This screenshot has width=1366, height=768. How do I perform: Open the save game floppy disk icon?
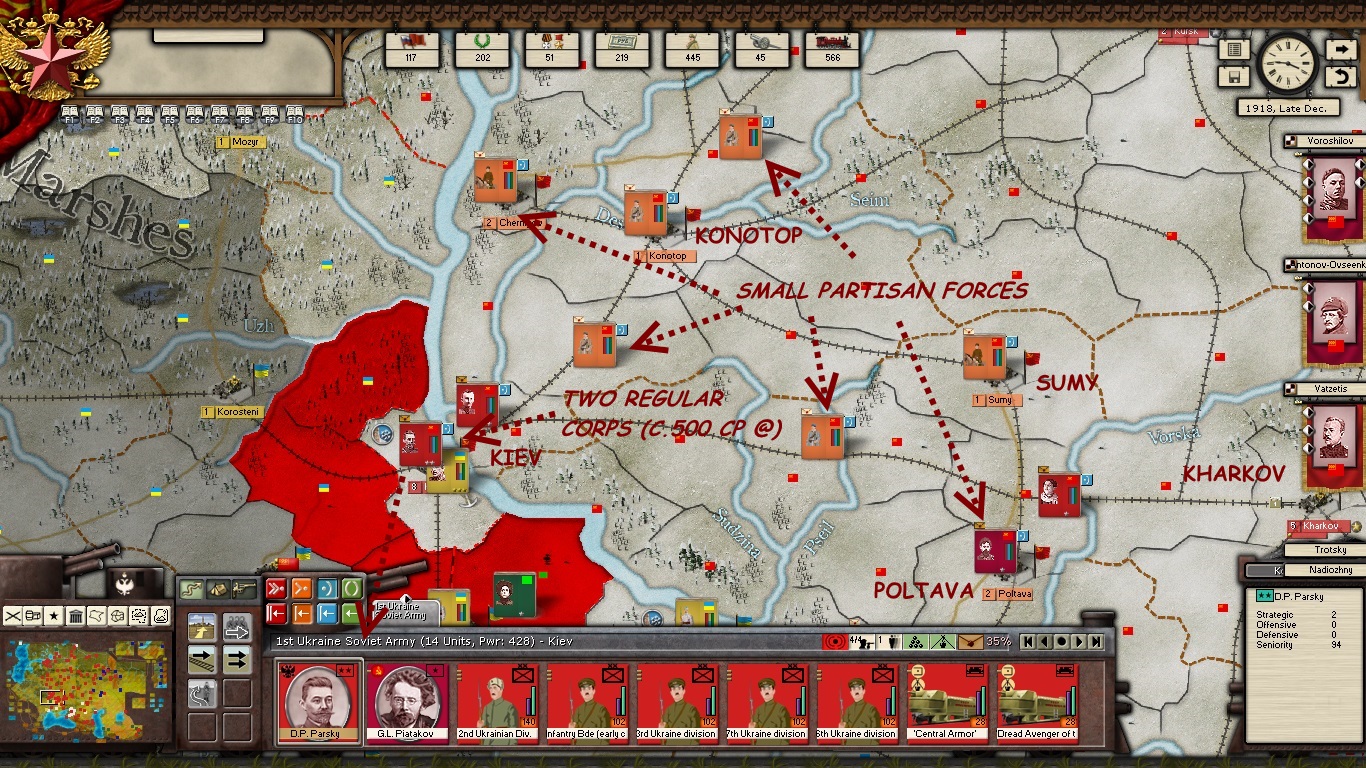[x=1234, y=77]
